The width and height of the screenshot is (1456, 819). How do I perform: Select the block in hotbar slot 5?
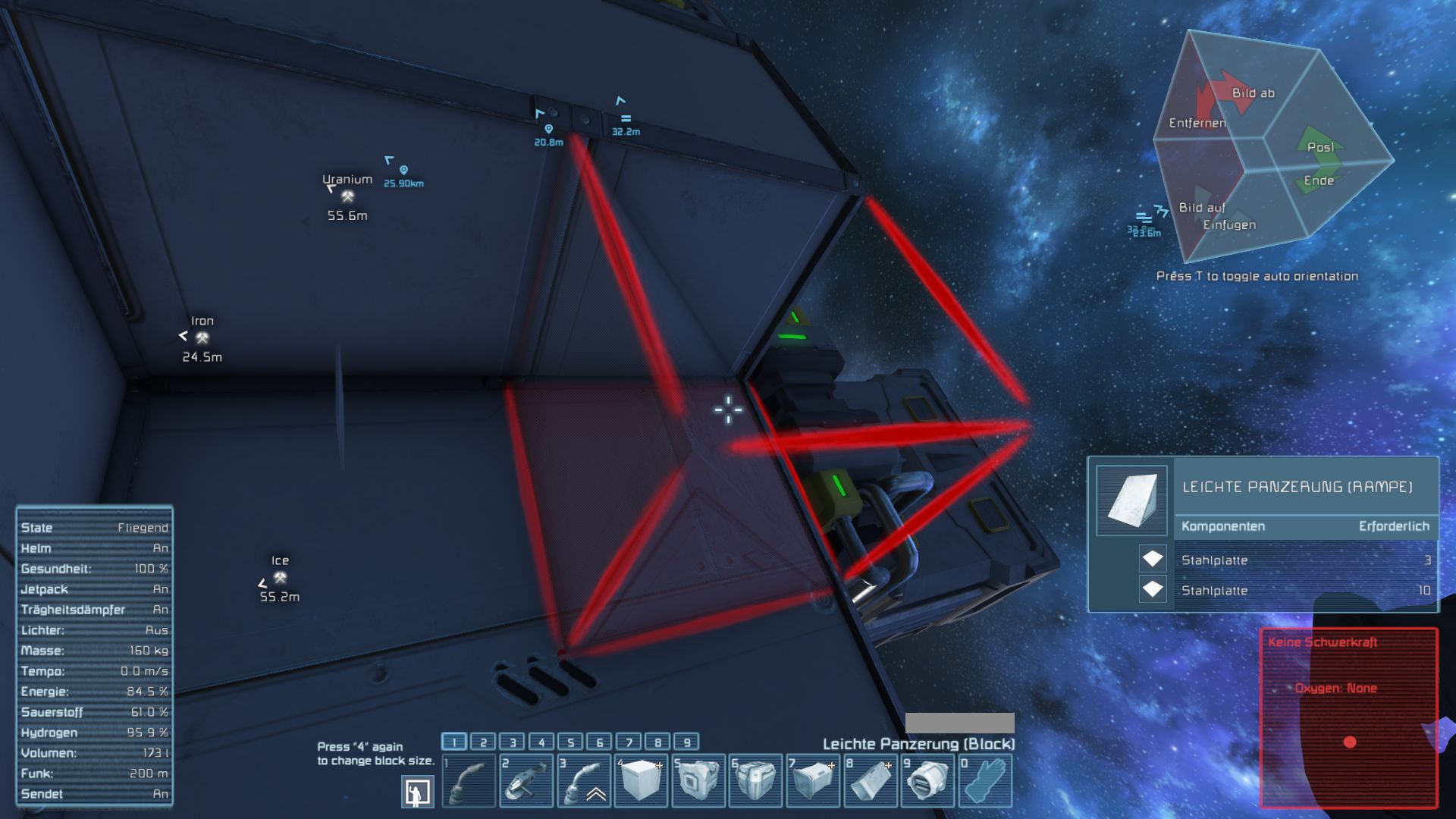(x=698, y=780)
